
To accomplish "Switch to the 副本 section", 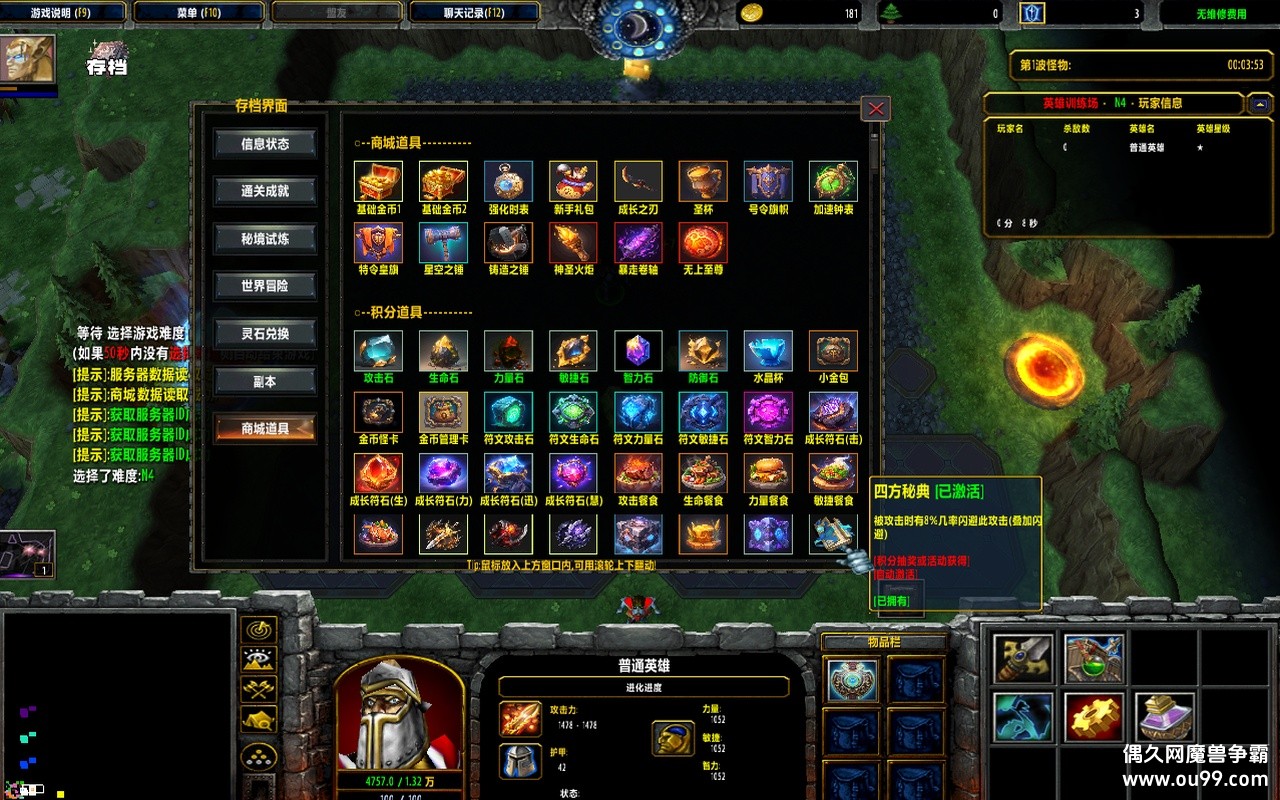I will (x=265, y=381).
